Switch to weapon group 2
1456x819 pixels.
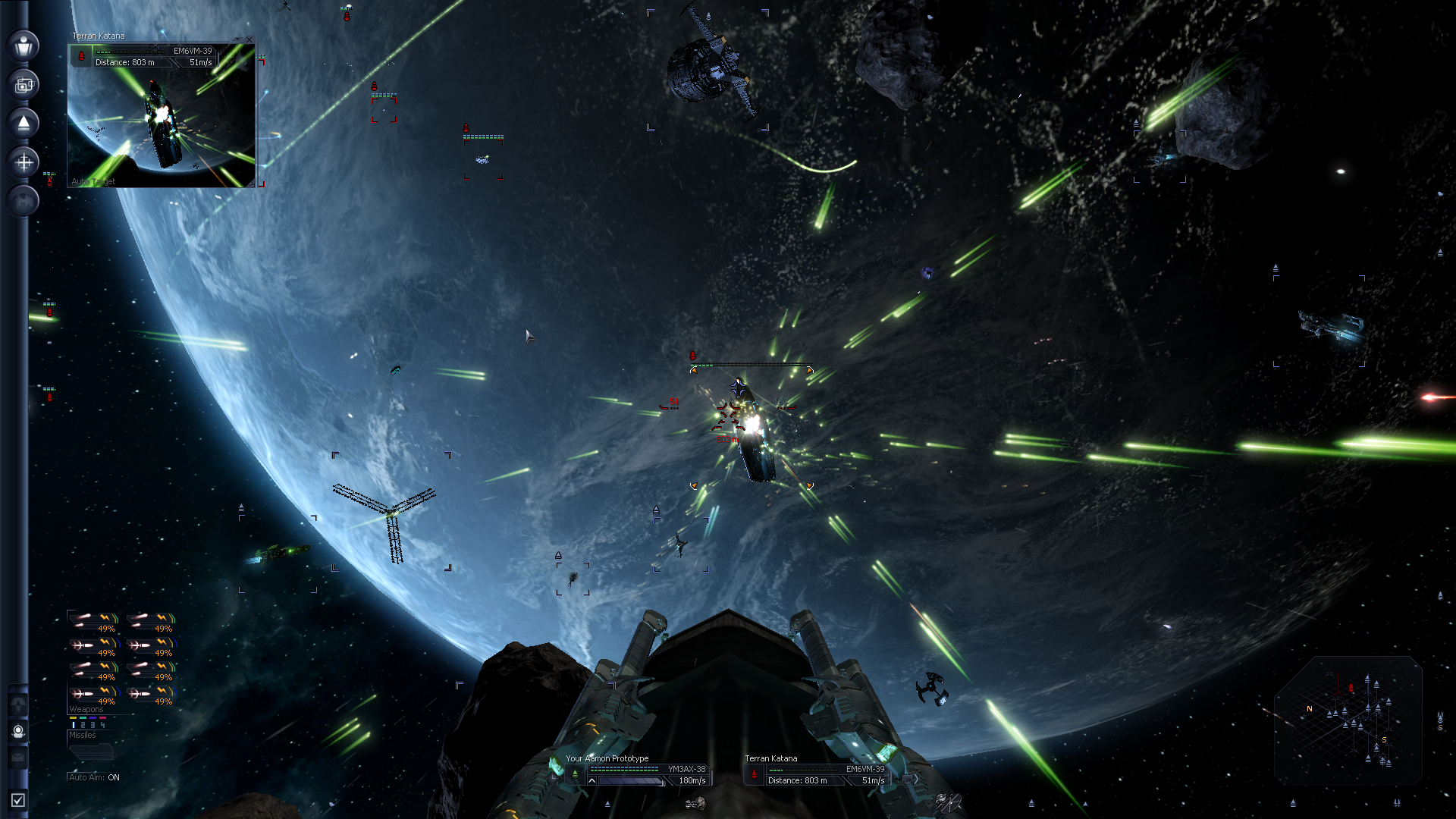tap(83, 725)
